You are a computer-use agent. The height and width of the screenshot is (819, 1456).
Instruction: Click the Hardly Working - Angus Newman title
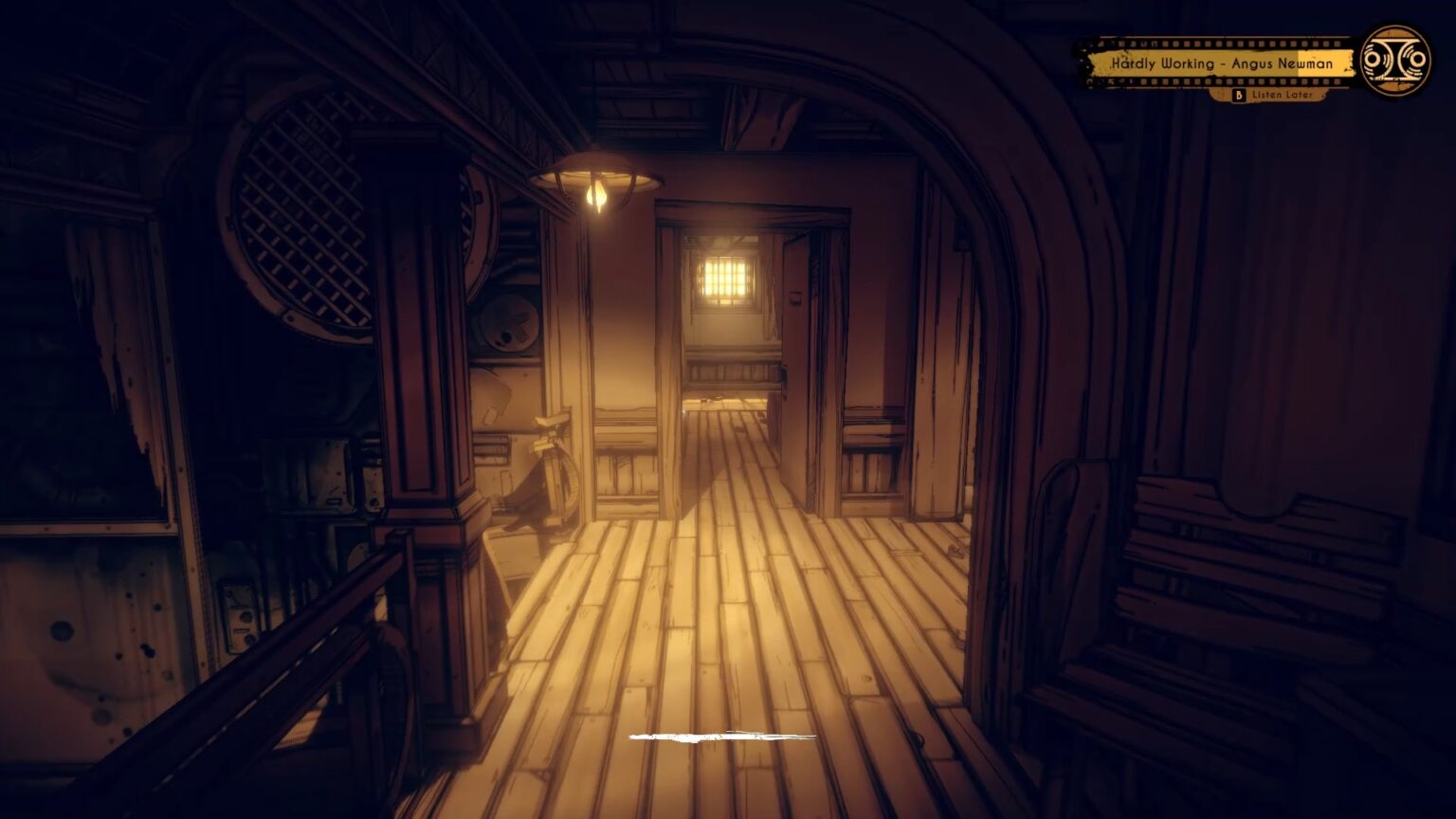tap(1221, 63)
